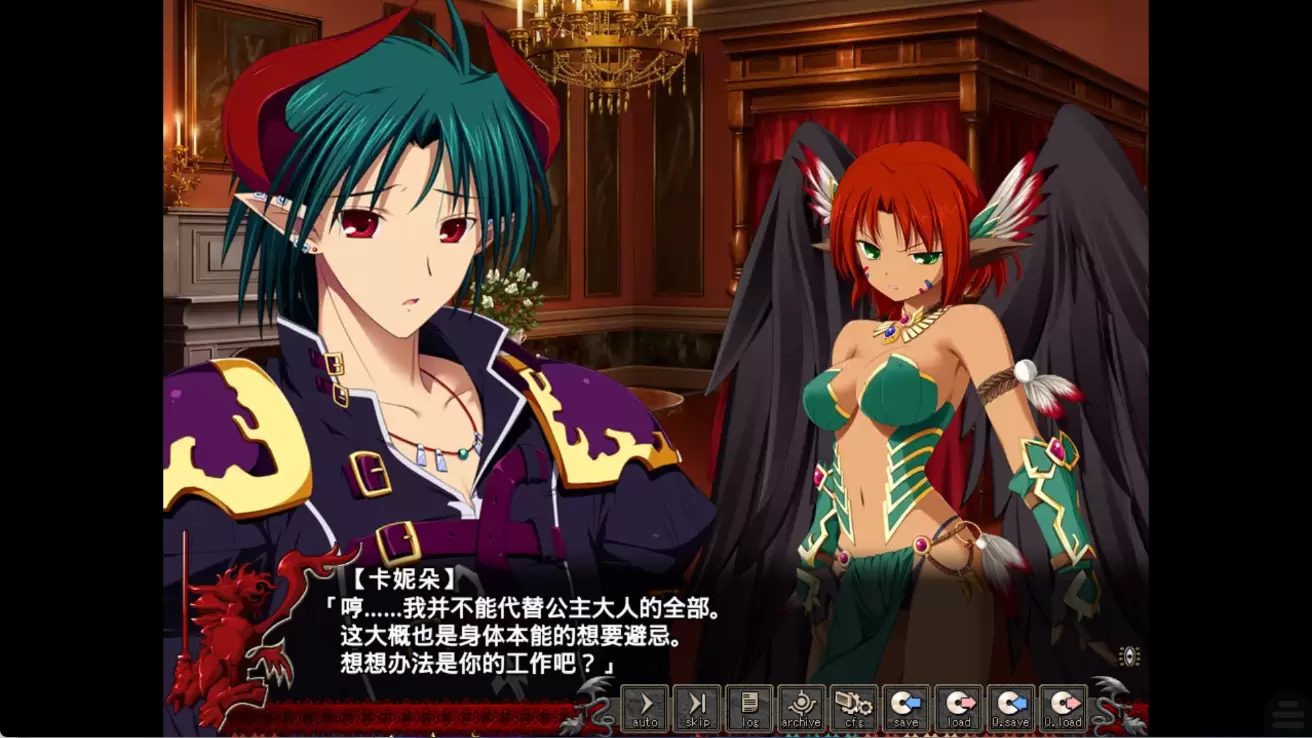
Task: Quick load with the Q.load button
Action: coord(1062,708)
